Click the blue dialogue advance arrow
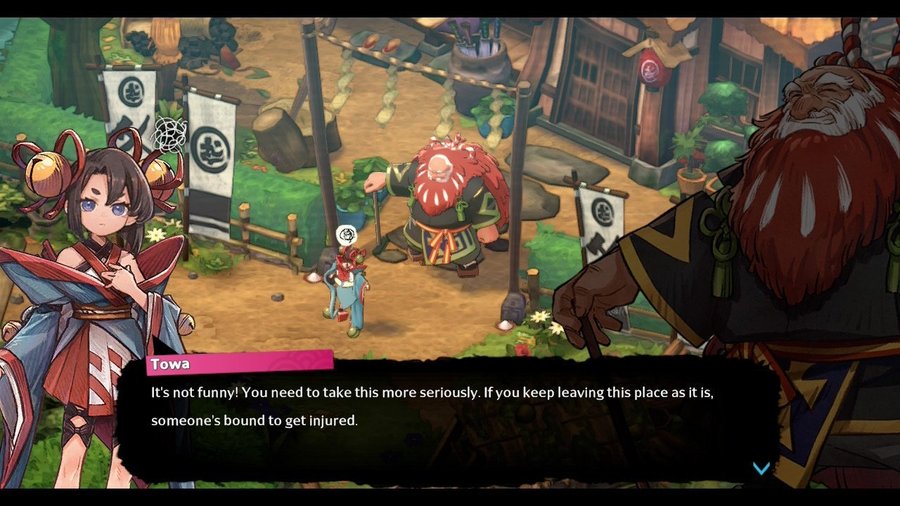The height and width of the screenshot is (506, 900). pyautogui.click(x=761, y=468)
